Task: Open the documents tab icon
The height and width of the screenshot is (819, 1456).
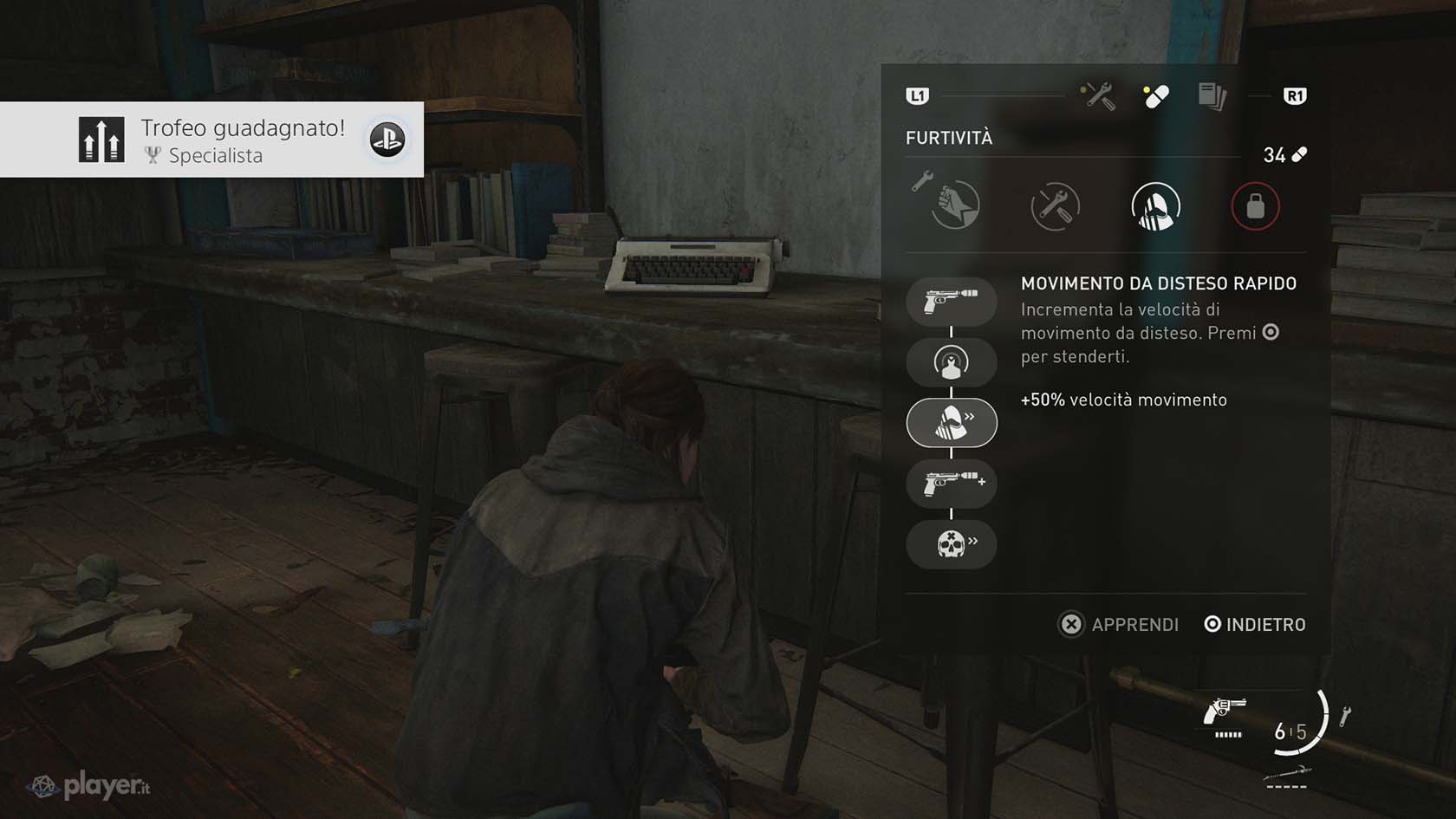Action: (1212, 96)
